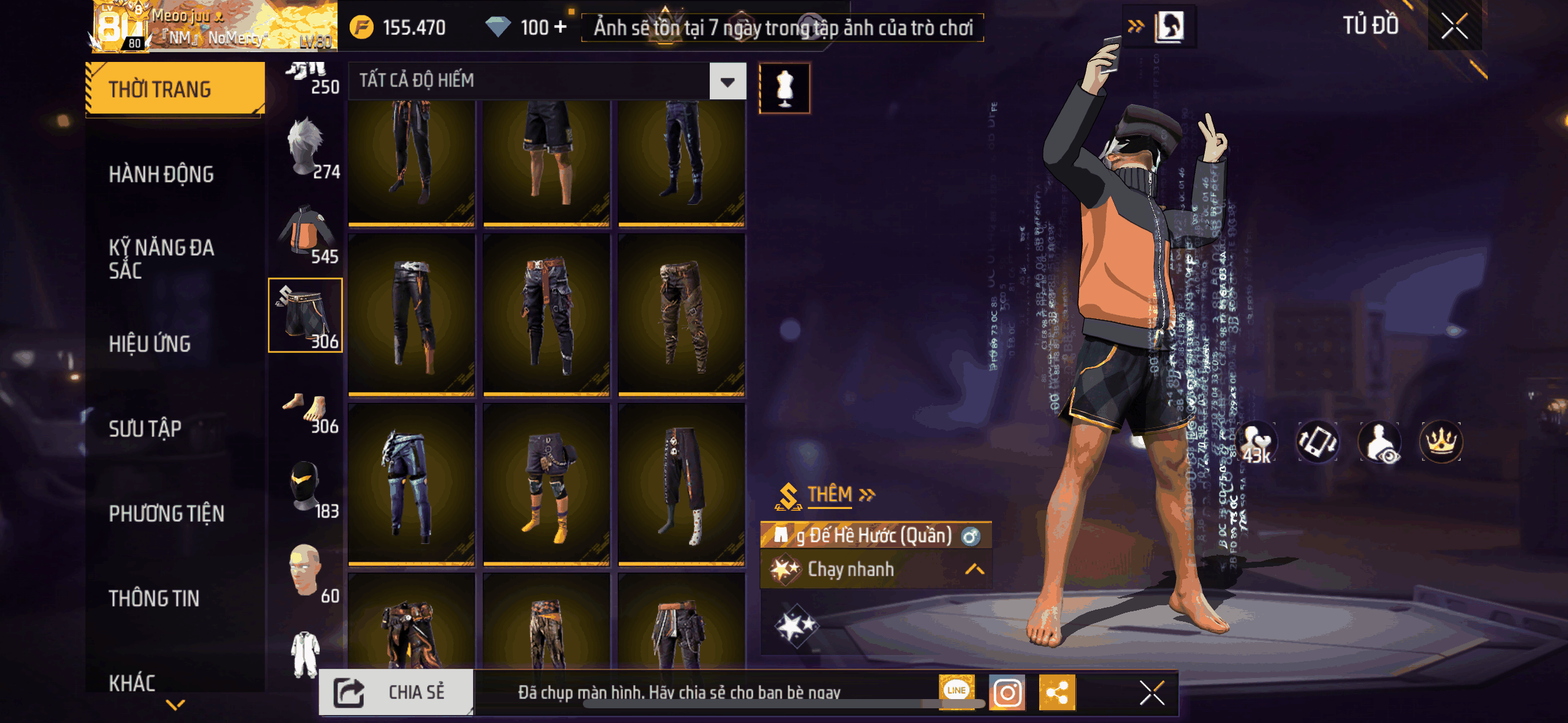This screenshot has width=1568, height=723.
Task: Select the bare feet shoes category
Action: coord(307,408)
